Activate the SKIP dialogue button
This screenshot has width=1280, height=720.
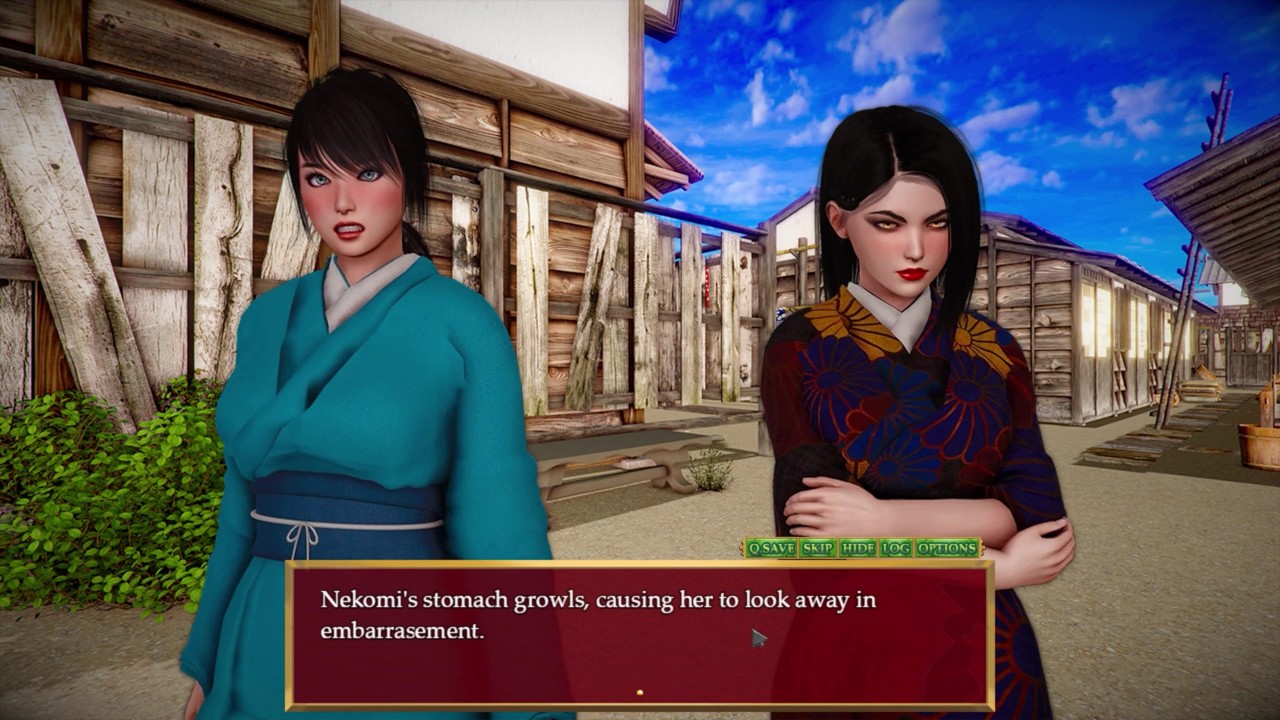click(x=818, y=548)
